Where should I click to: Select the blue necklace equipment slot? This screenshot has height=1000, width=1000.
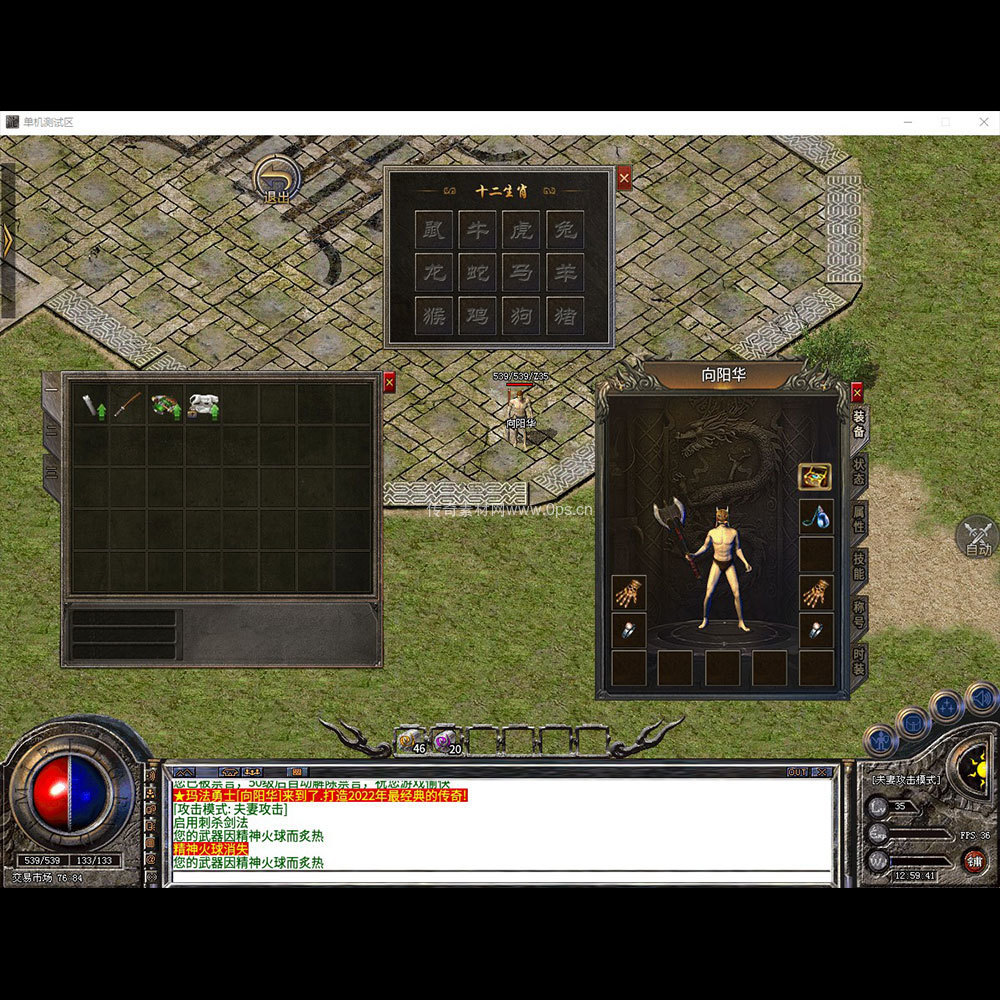[815, 516]
